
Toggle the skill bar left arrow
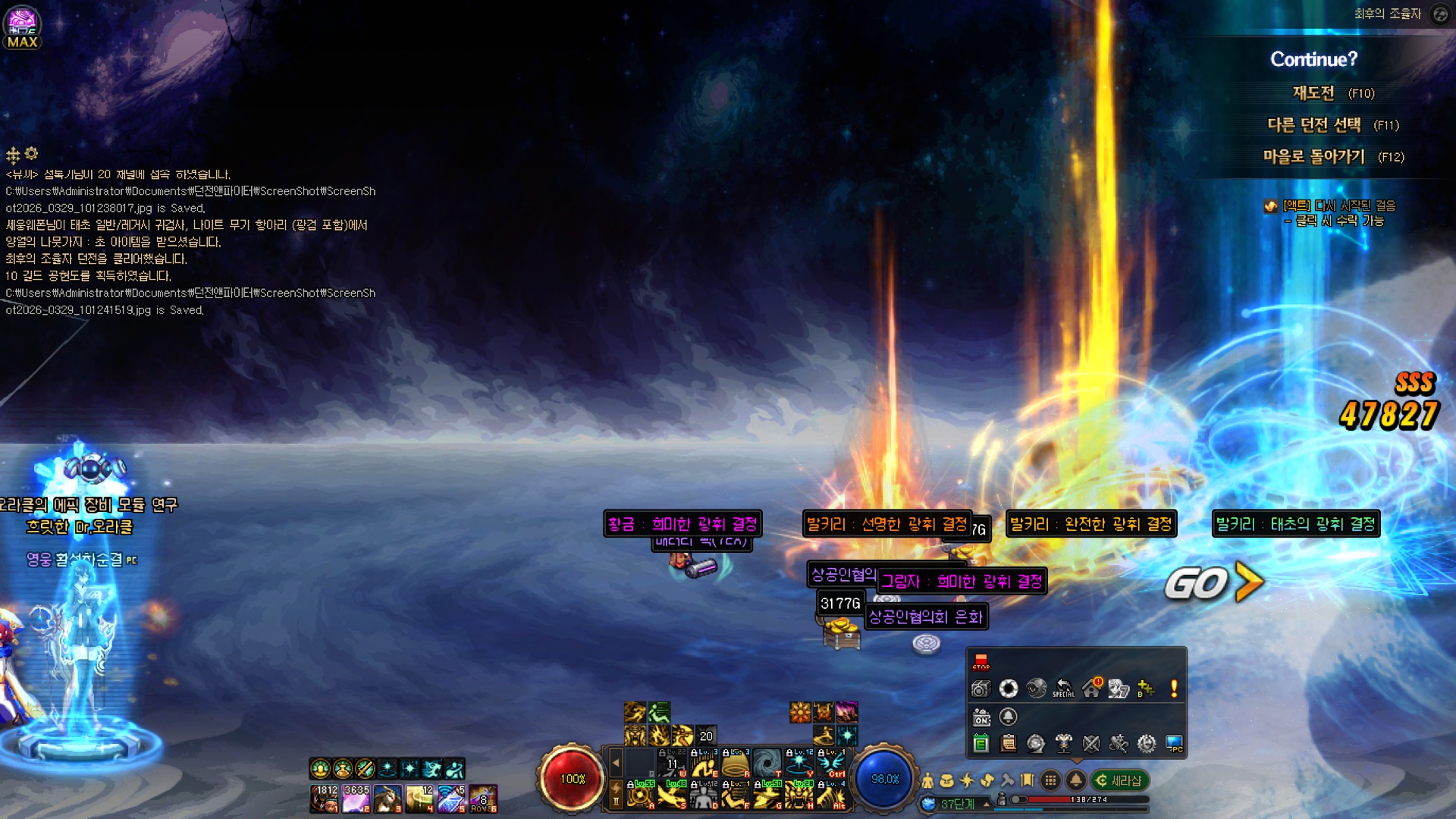(x=616, y=763)
